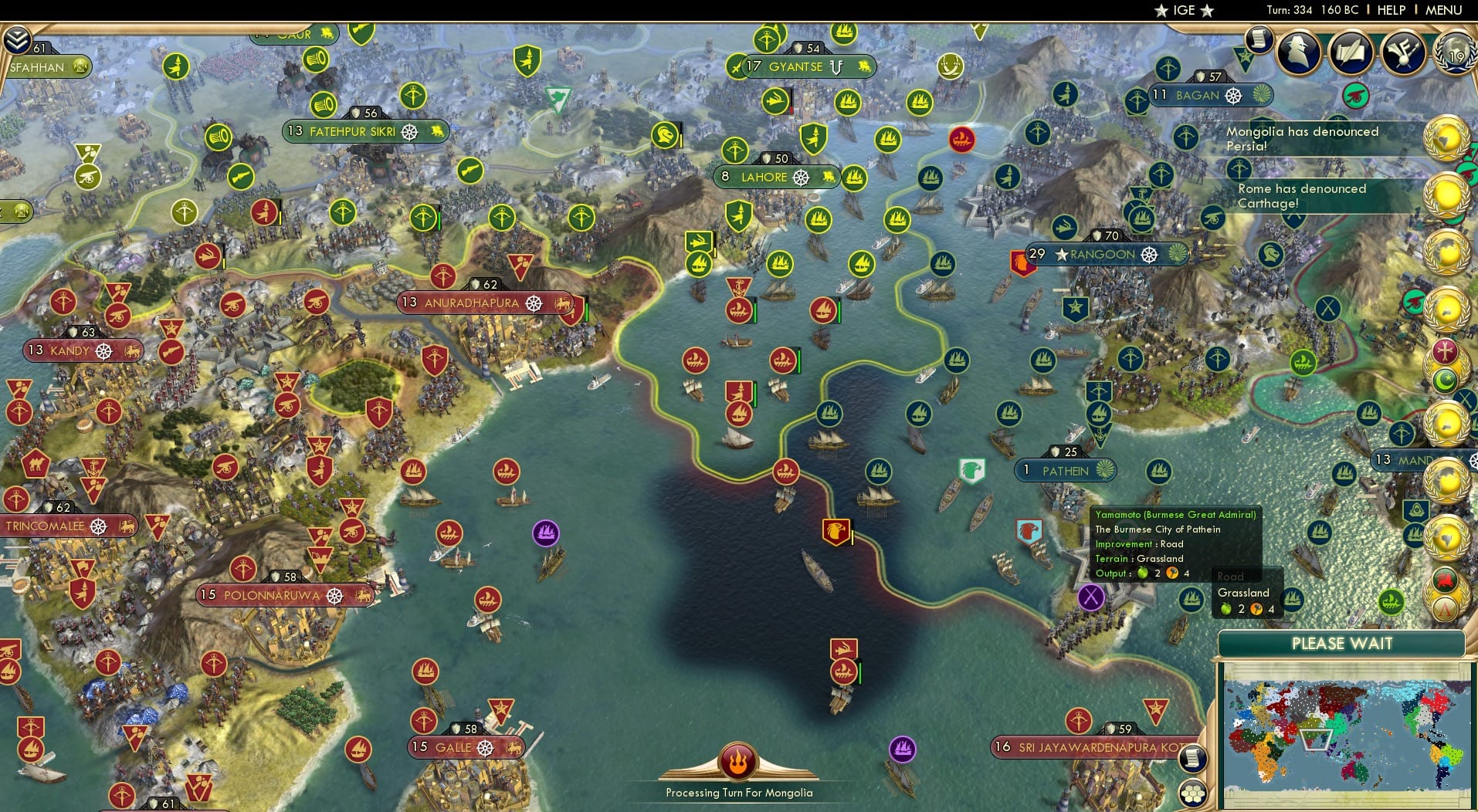Select the Lahore city banner

(x=774, y=178)
